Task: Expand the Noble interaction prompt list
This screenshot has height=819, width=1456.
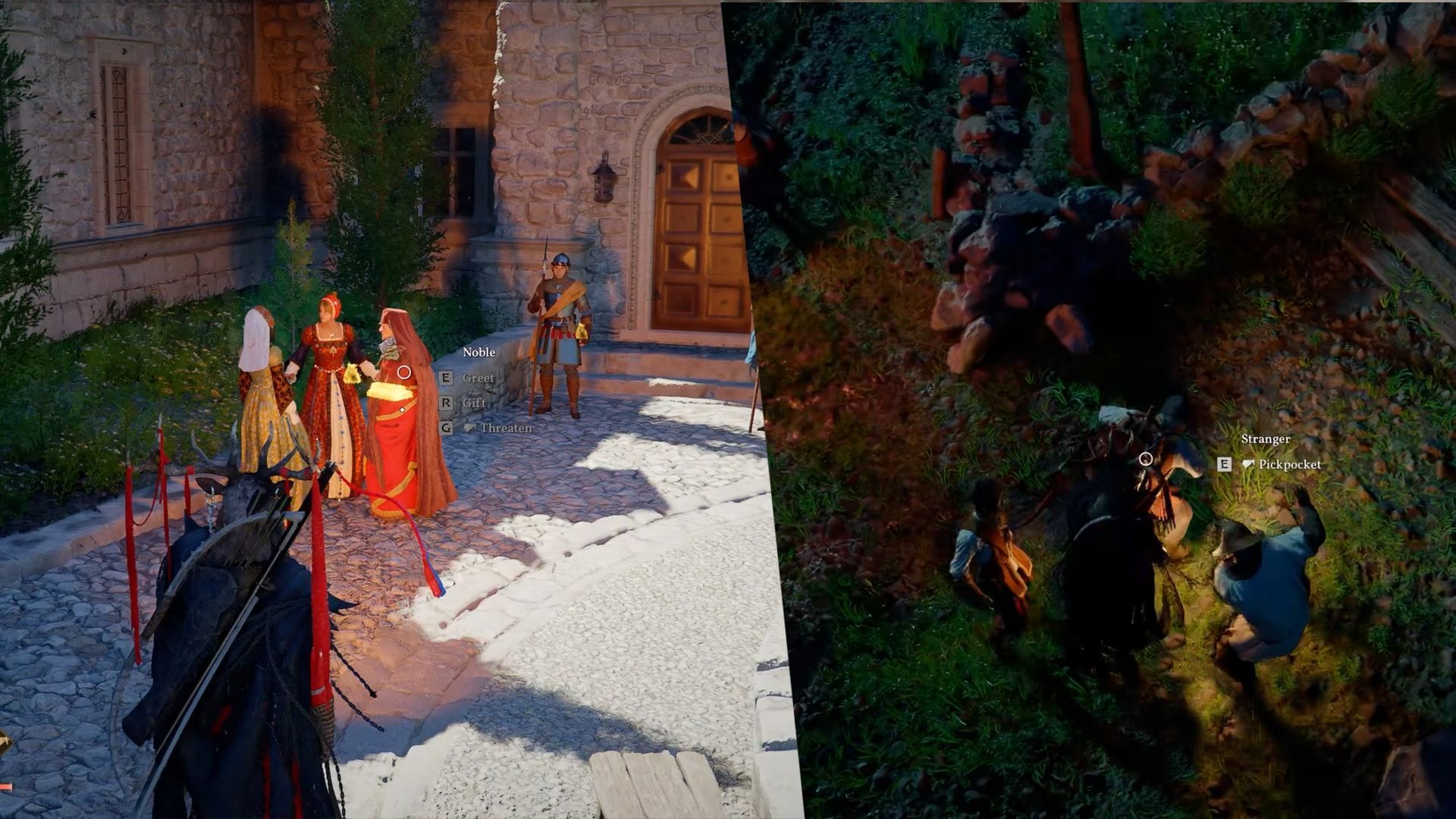Action: pyautogui.click(x=479, y=352)
